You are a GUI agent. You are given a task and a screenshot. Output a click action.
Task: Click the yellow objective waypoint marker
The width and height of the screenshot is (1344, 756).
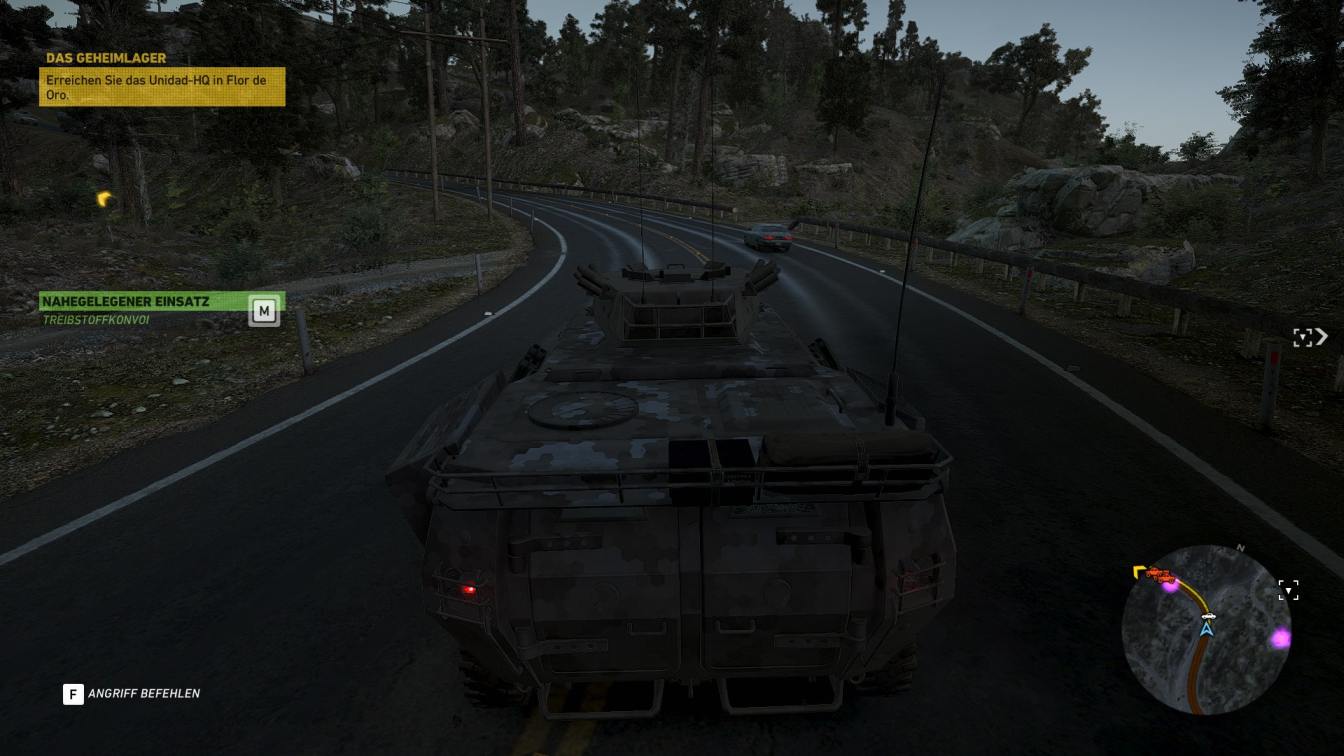[x=103, y=199]
